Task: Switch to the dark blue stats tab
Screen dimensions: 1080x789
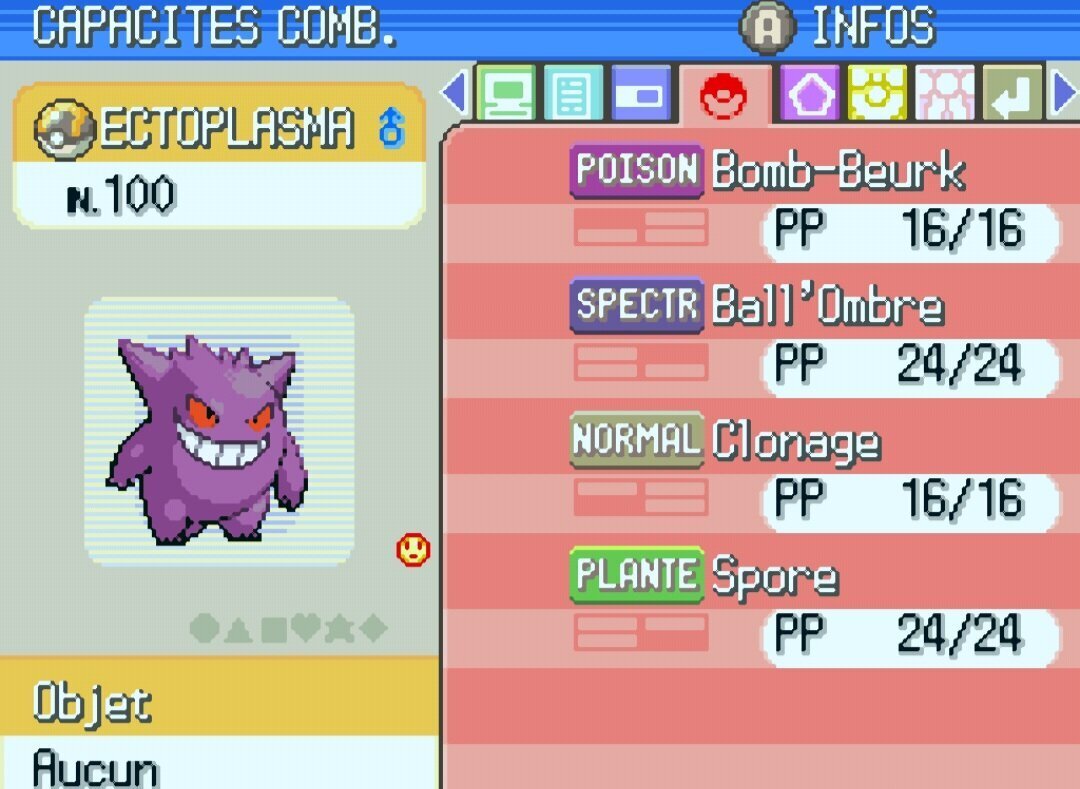Action: (x=641, y=94)
